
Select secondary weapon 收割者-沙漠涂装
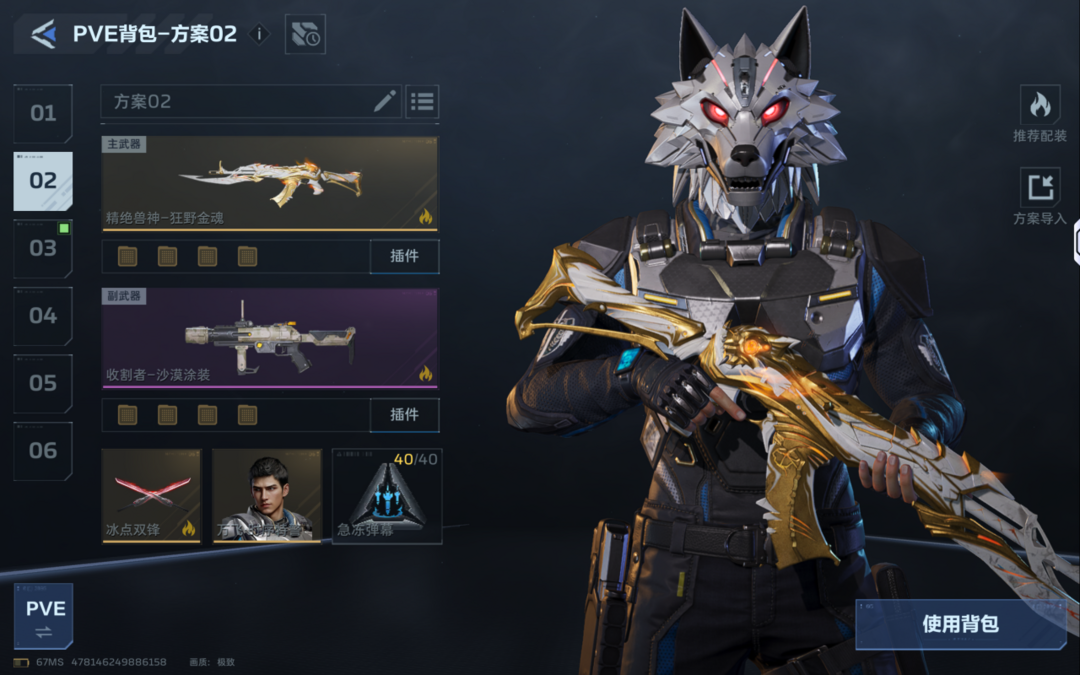pos(270,338)
